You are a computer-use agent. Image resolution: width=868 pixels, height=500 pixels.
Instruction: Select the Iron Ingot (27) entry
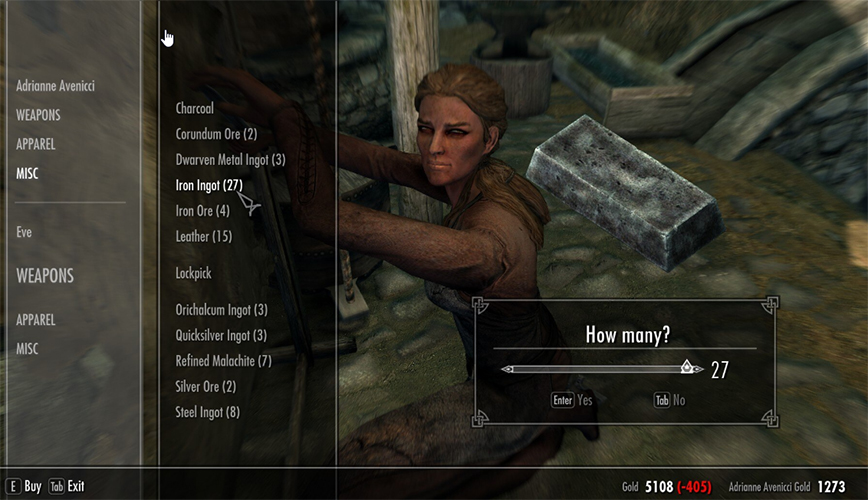pos(209,185)
